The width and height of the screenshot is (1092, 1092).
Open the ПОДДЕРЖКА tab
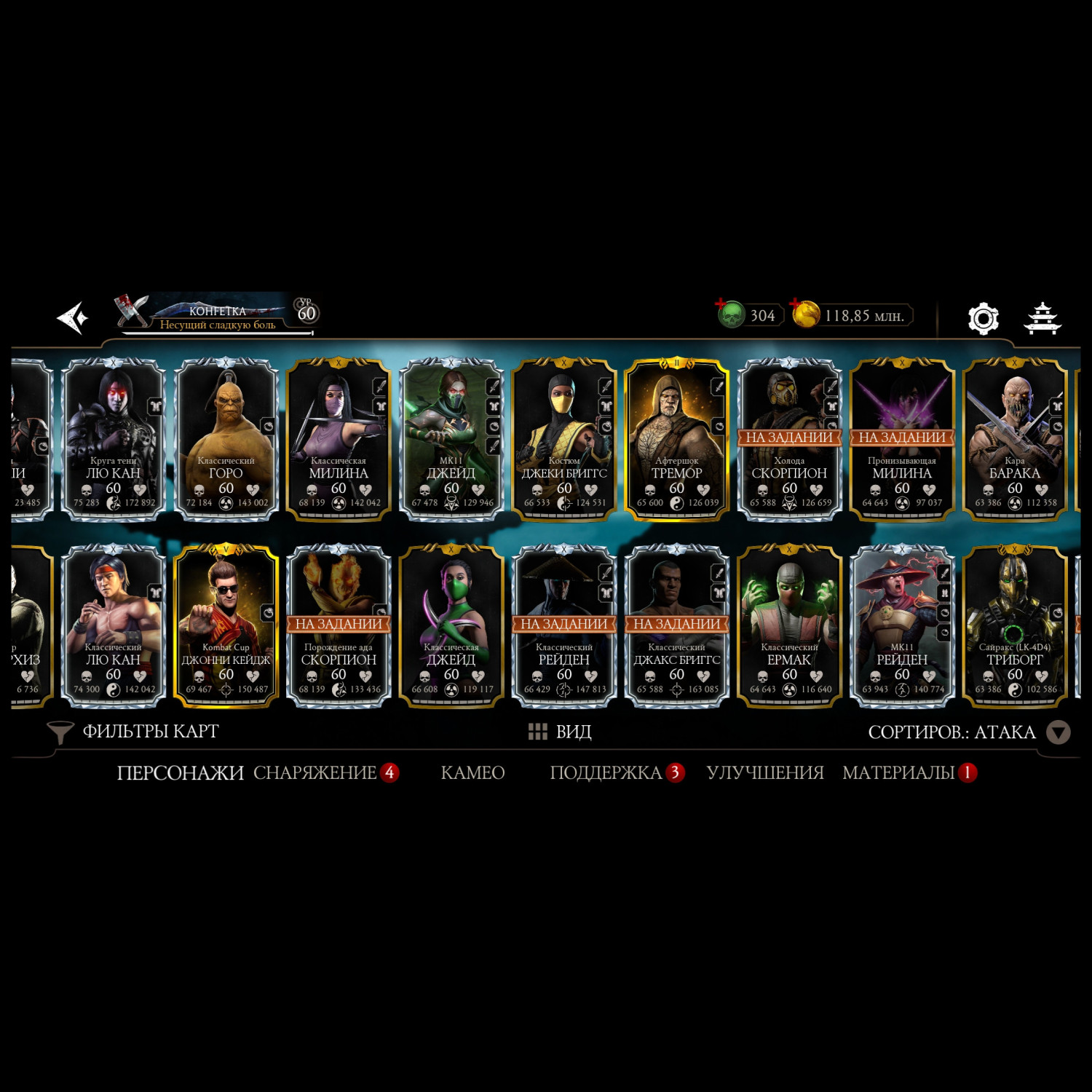click(x=606, y=772)
